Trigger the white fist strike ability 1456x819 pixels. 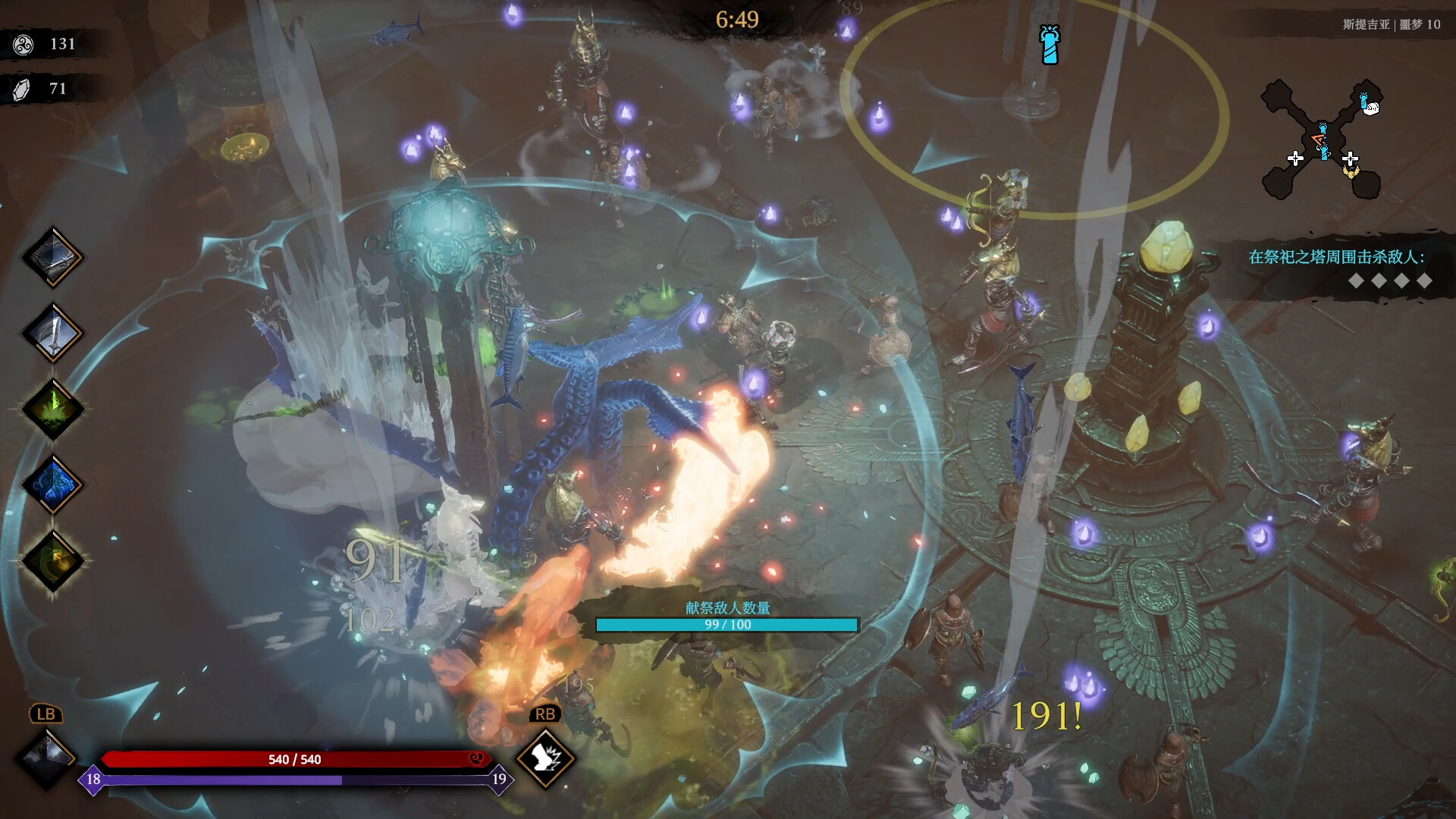click(x=545, y=758)
